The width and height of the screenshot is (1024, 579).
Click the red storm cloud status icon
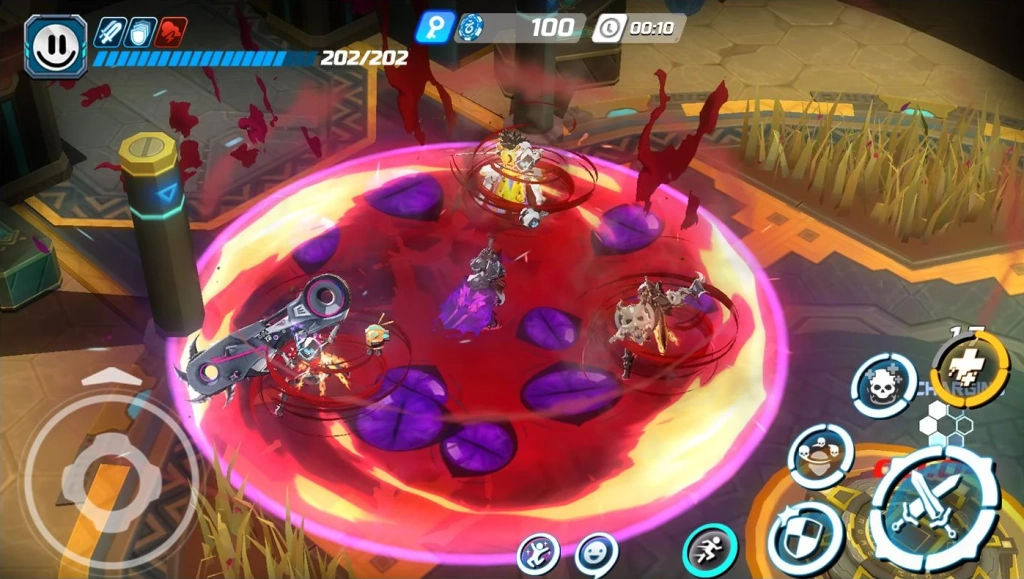tap(172, 32)
